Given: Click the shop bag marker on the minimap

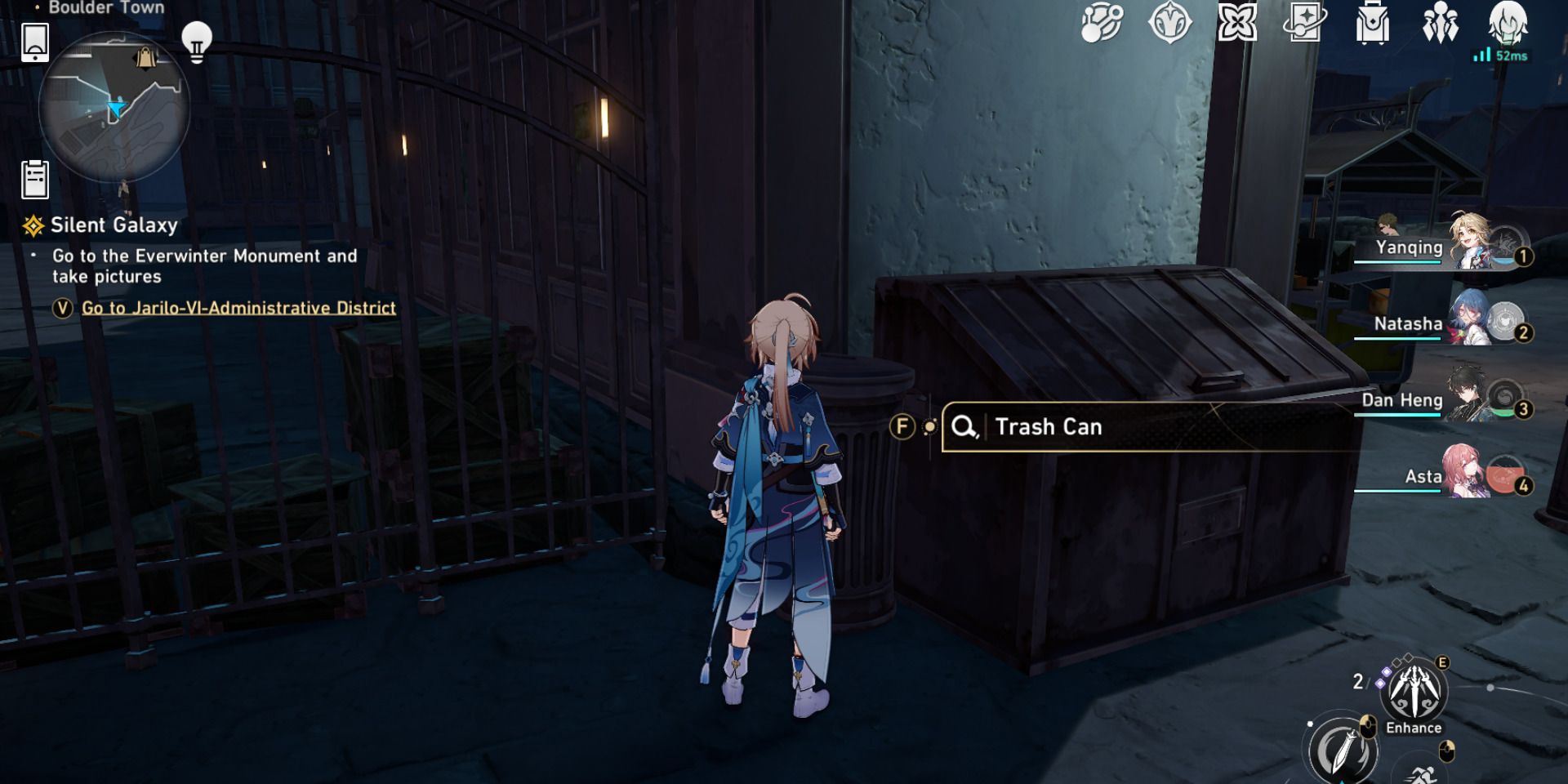Looking at the screenshot, I should pyautogui.click(x=145, y=59).
